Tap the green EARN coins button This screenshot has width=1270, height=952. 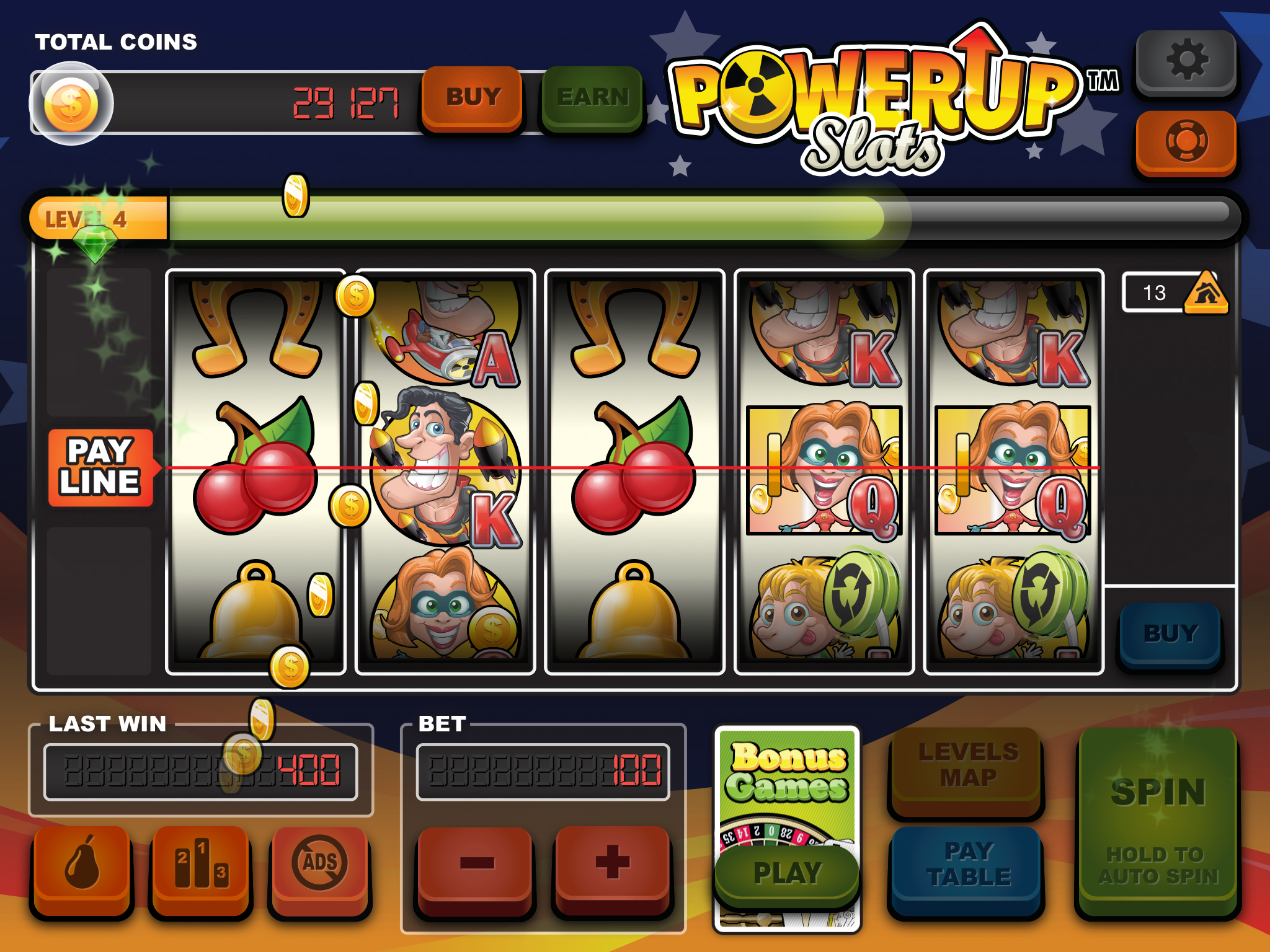(x=592, y=98)
